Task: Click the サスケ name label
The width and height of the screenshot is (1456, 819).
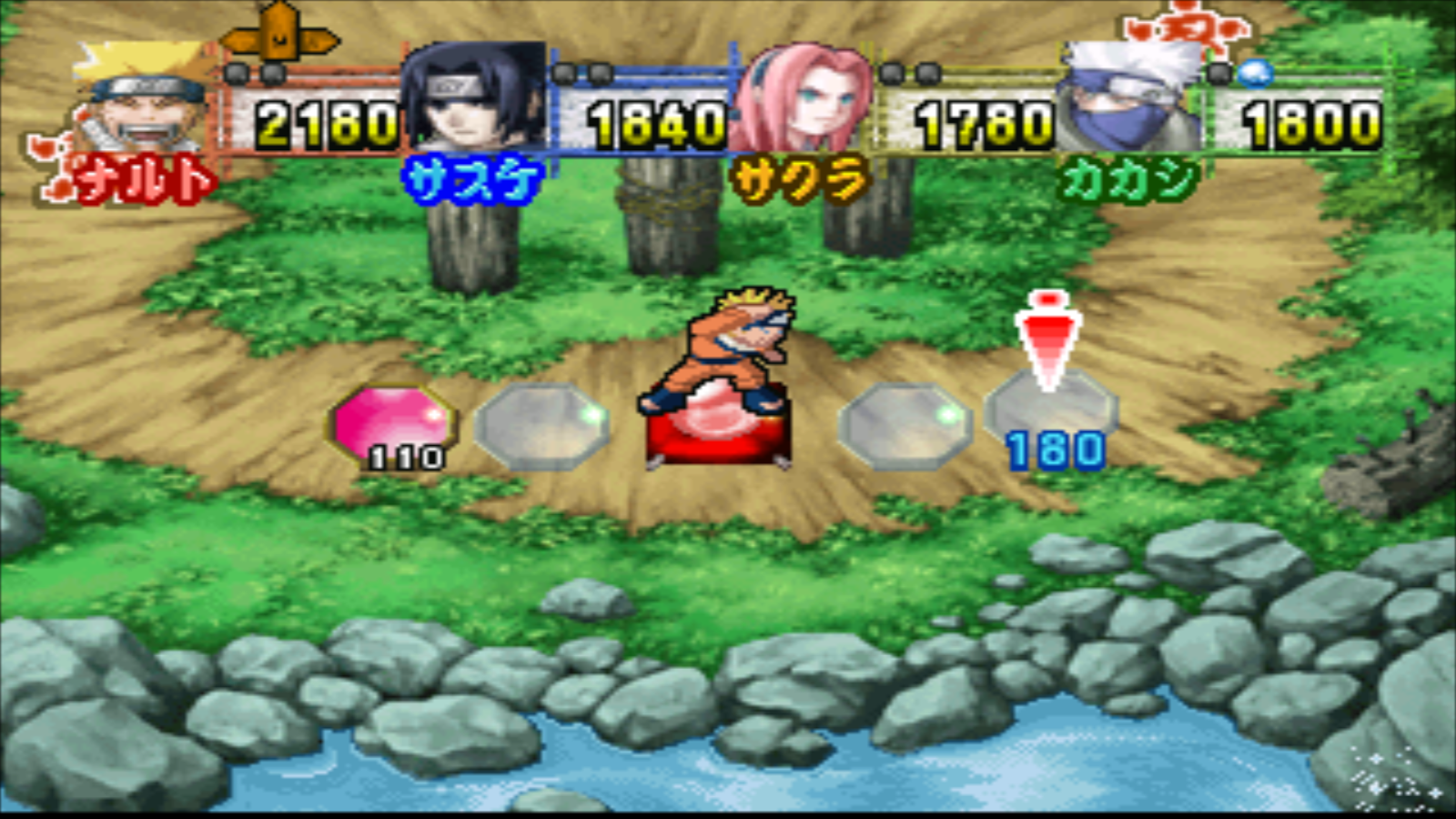Action: (473, 177)
